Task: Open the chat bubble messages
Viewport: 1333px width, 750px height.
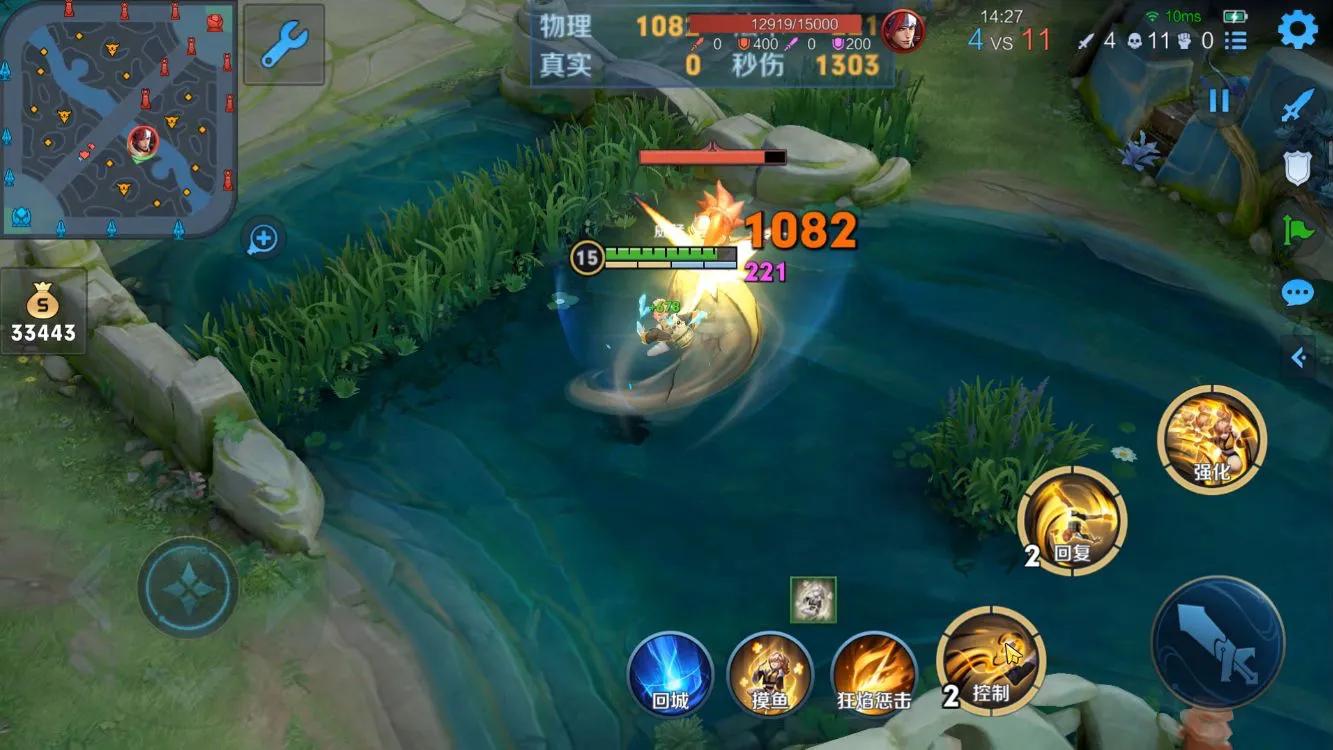Action: (1297, 293)
